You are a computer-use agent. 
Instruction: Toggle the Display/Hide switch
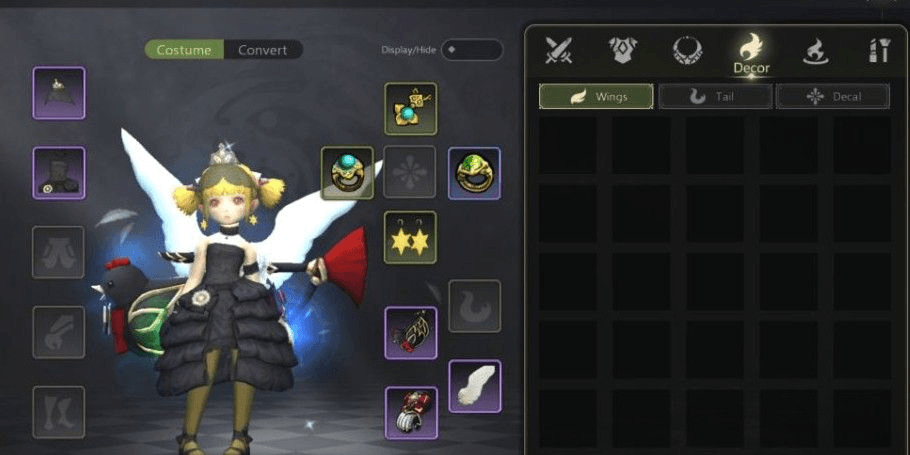471,50
